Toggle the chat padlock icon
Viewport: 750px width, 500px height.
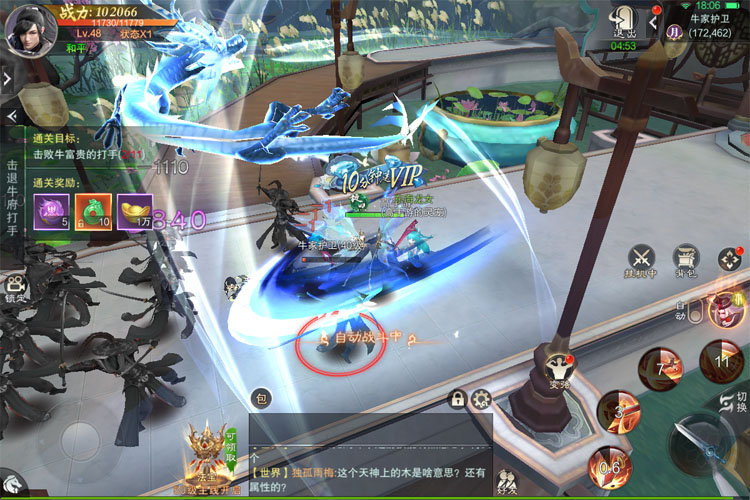pos(457,399)
